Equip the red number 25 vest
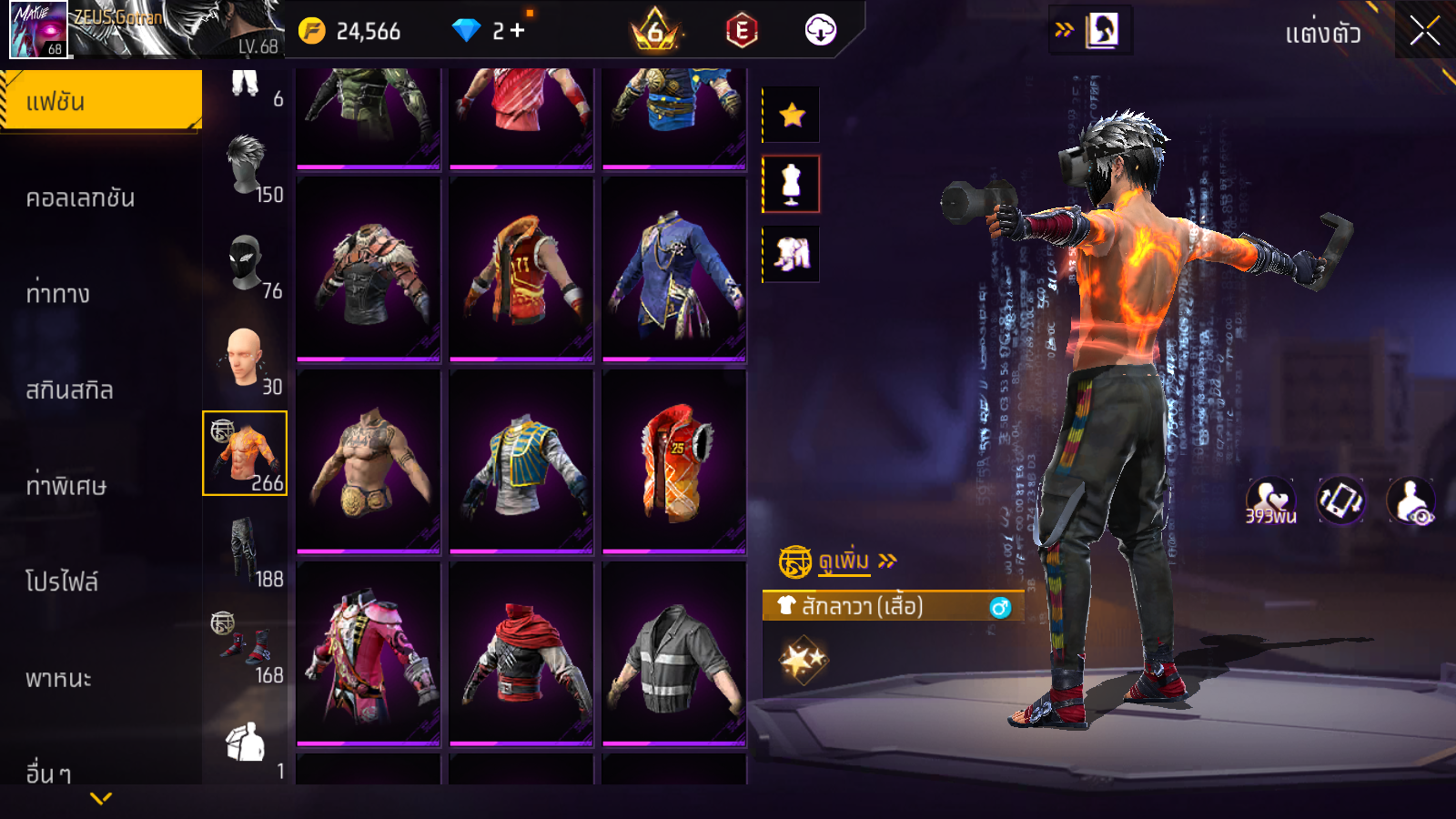The image size is (1456, 819). pos(673,461)
